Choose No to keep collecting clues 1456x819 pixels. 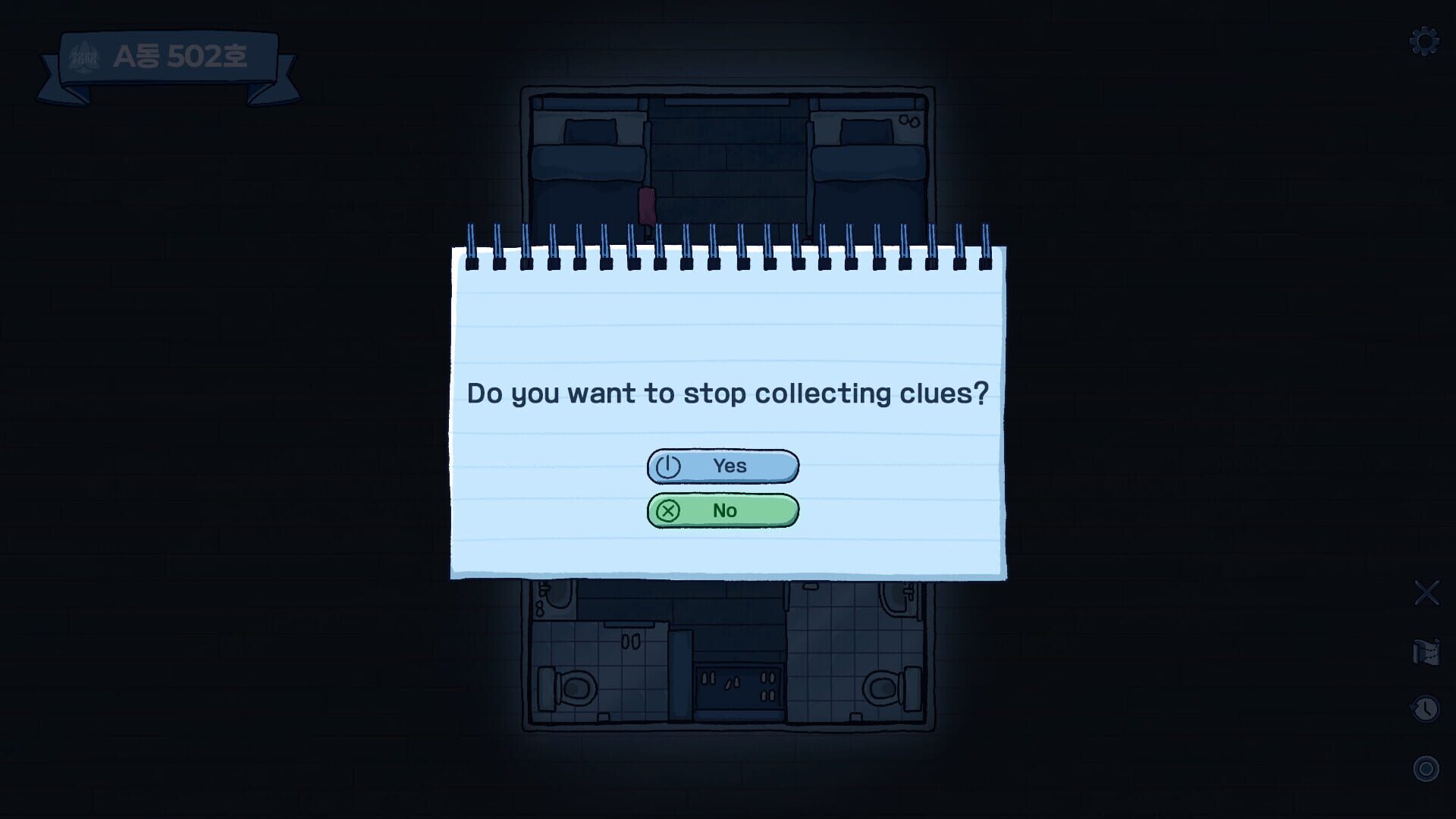[x=722, y=510]
